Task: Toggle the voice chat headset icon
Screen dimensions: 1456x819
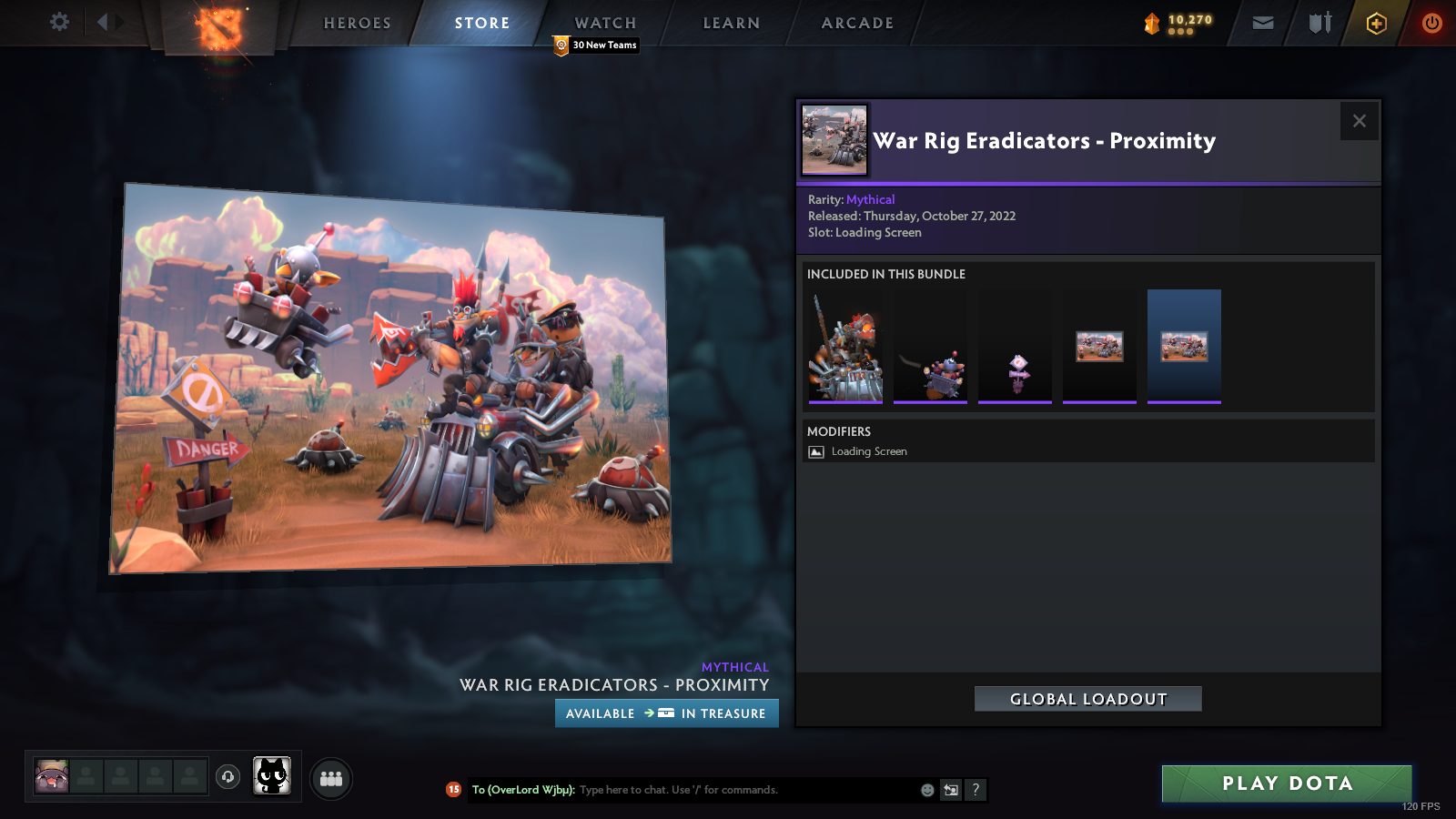Action: pyautogui.click(x=227, y=778)
